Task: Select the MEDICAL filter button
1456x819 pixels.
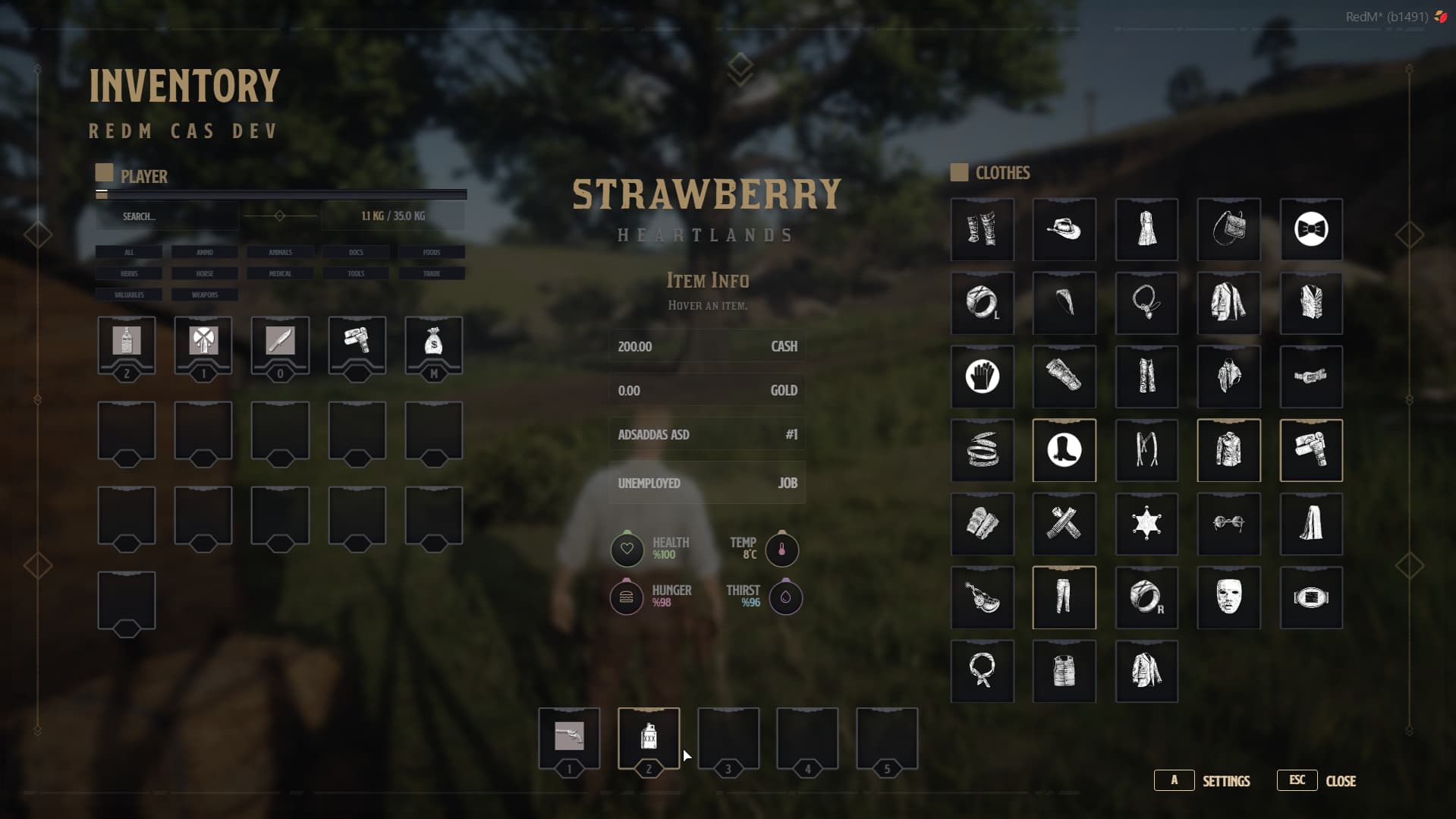Action: (x=279, y=273)
